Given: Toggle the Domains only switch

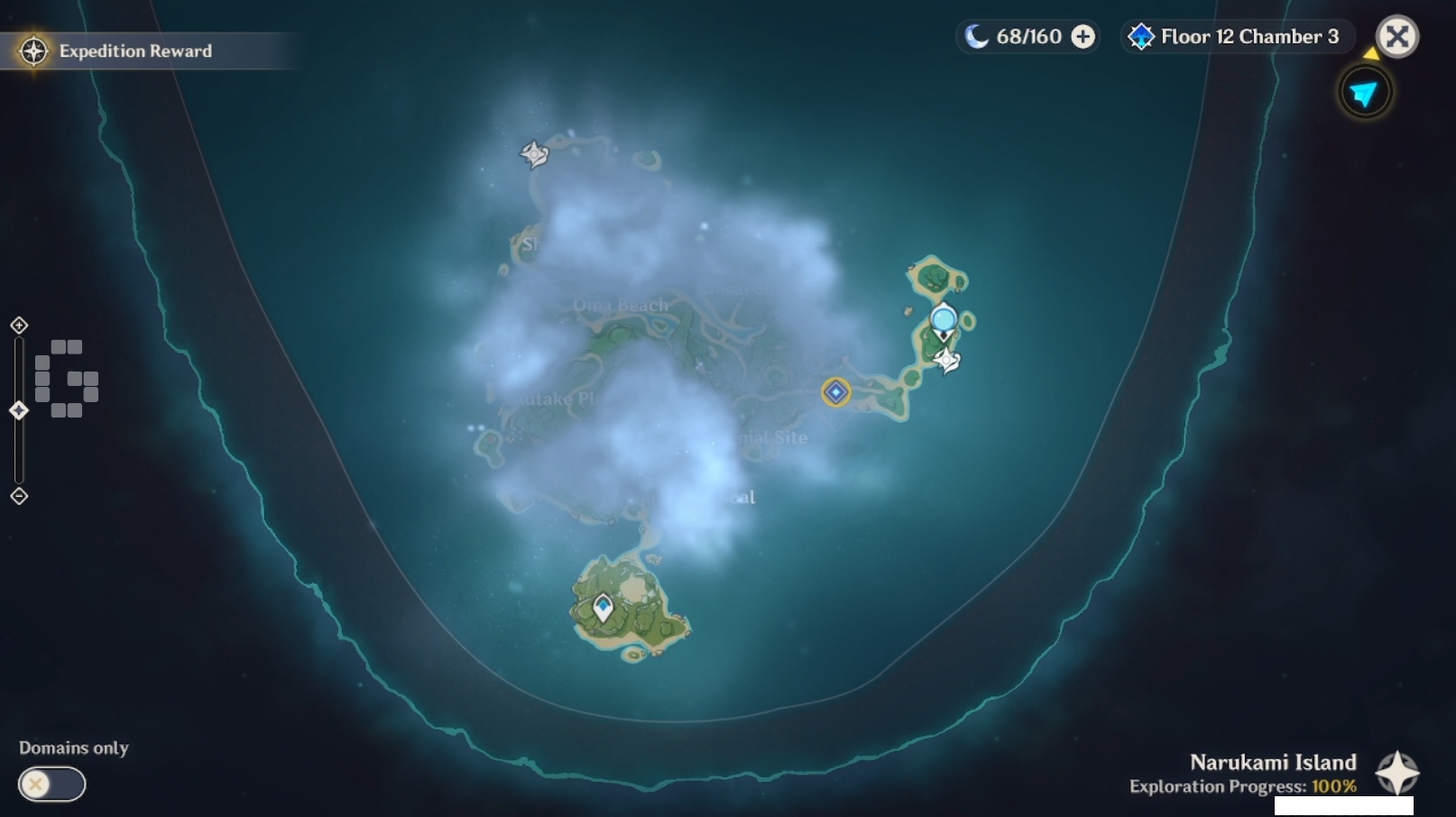Looking at the screenshot, I should tap(51, 784).
